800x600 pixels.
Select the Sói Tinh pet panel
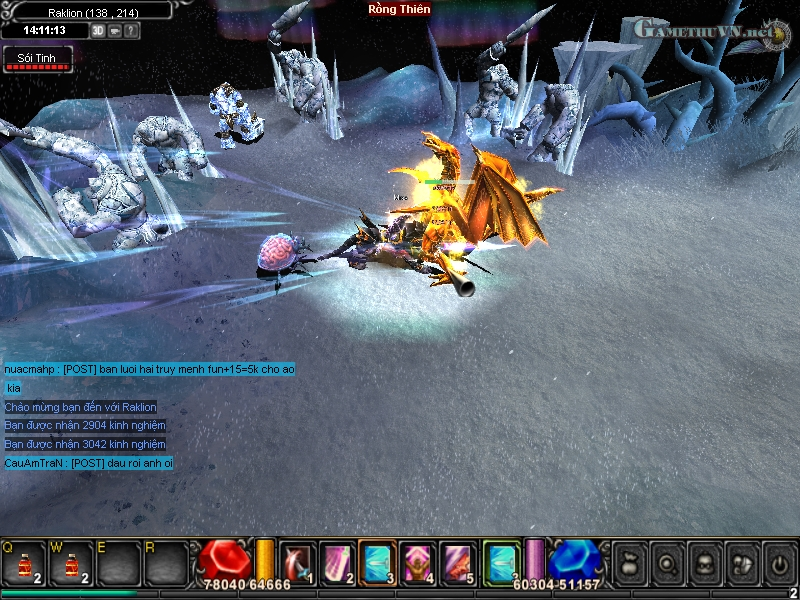37,60
